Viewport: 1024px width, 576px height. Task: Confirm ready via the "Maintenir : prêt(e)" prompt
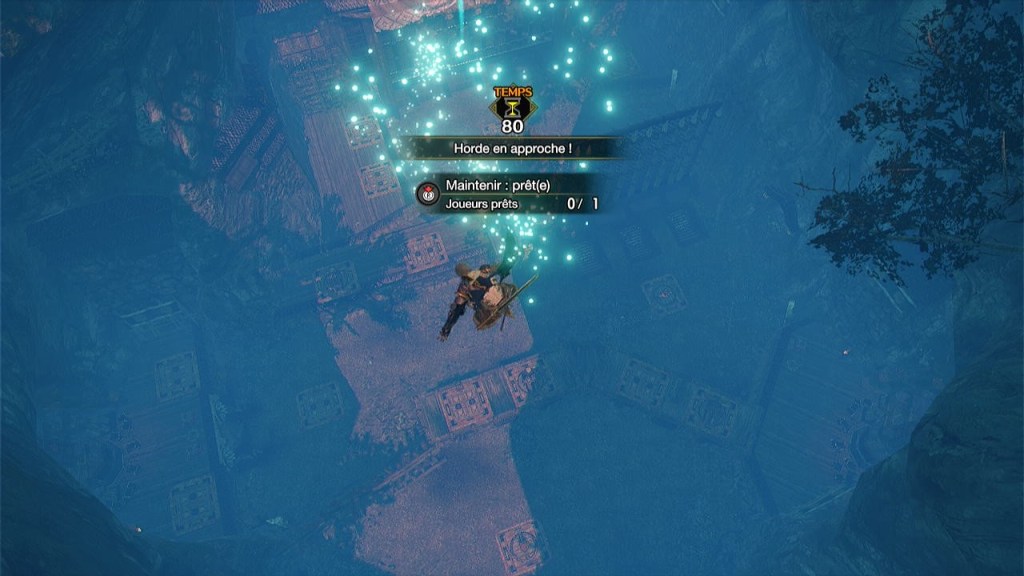(x=429, y=194)
